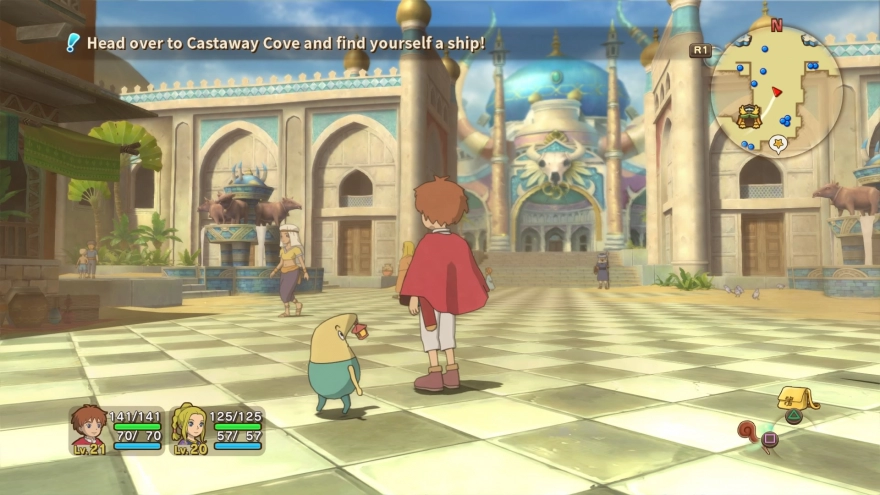
Task: Click the red player arrow on minimap
Action: [775, 92]
